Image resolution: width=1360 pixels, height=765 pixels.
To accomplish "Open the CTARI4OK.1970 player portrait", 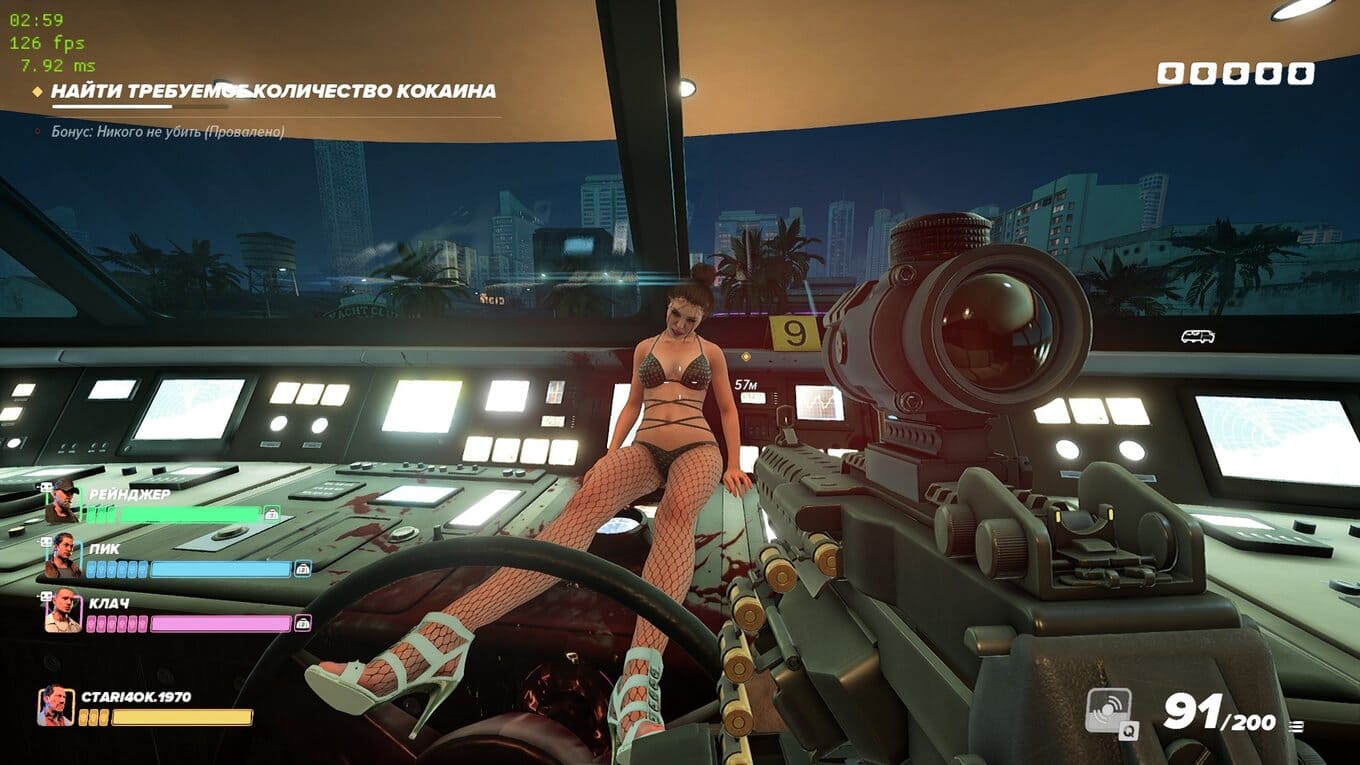I will 55,706.
